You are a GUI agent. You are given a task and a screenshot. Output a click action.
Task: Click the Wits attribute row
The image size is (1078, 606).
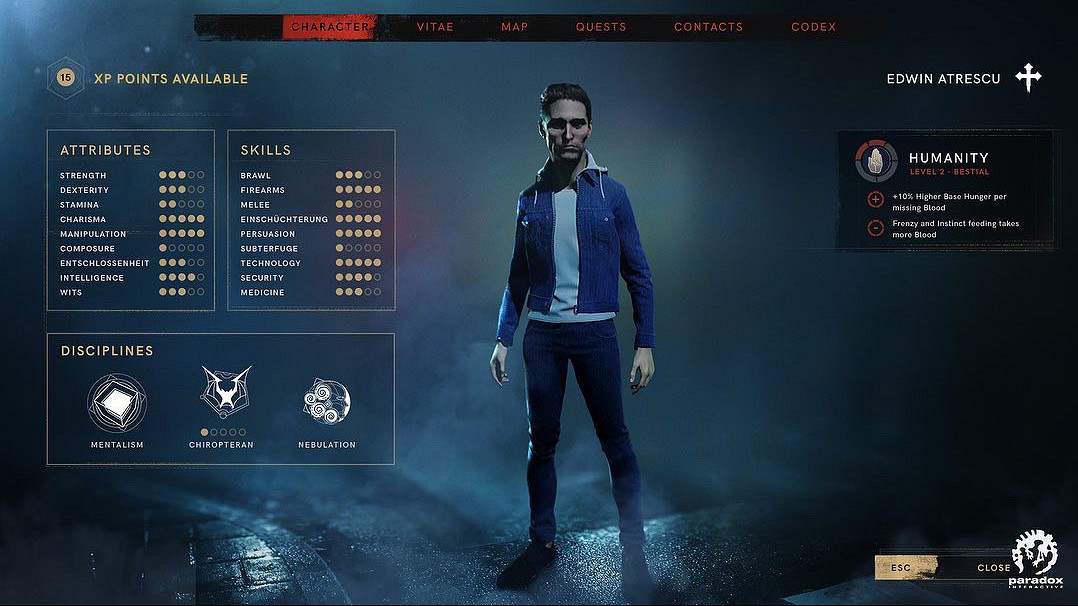[131, 292]
